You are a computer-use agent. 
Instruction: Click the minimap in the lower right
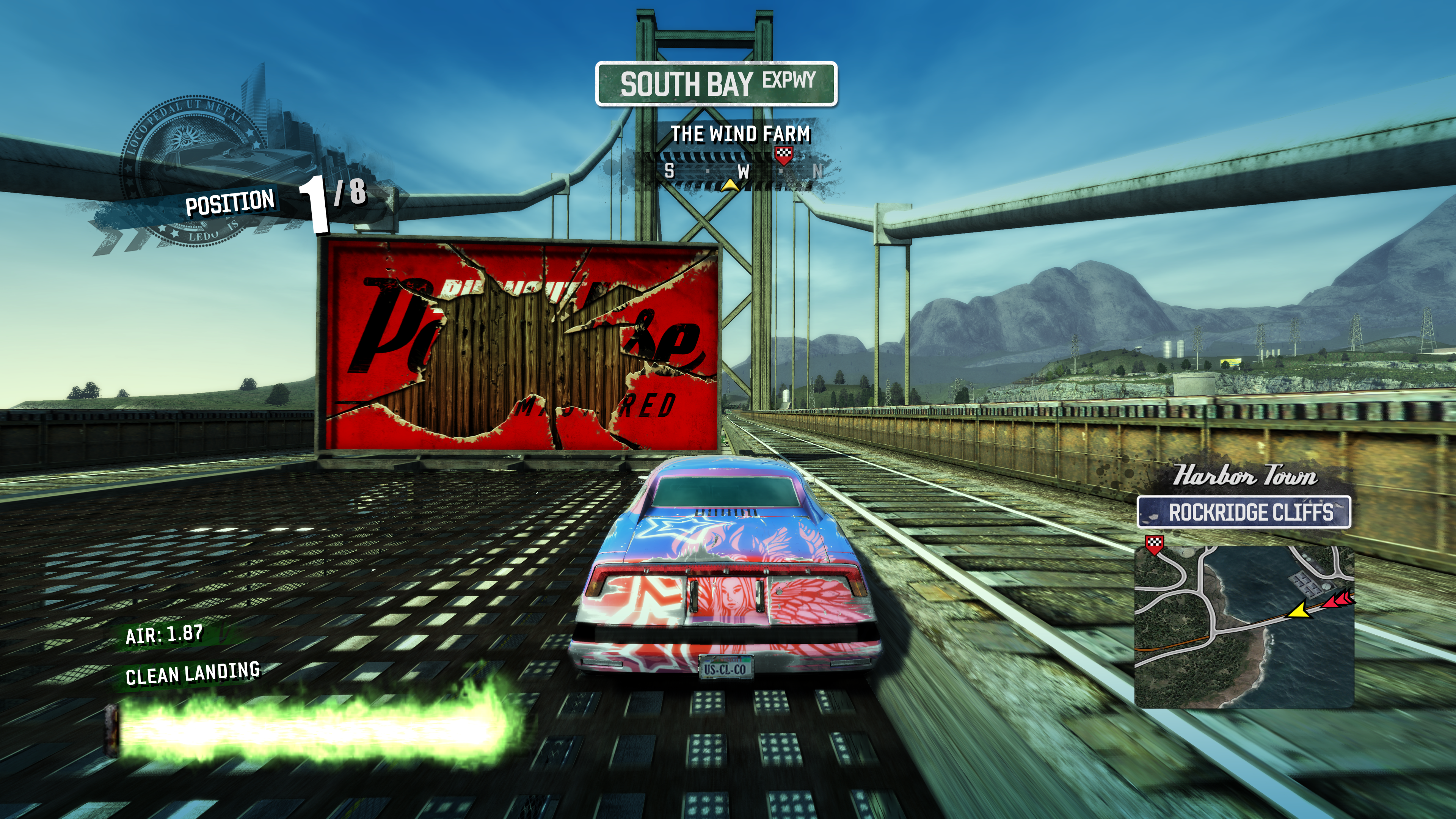[1244, 626]
